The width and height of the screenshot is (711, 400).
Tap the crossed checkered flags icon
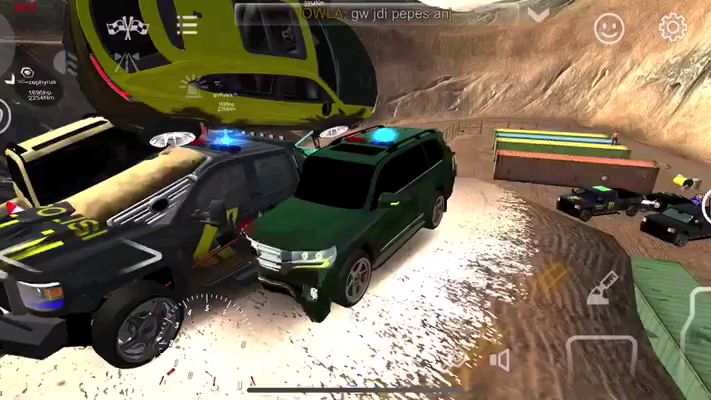[127, 26]
